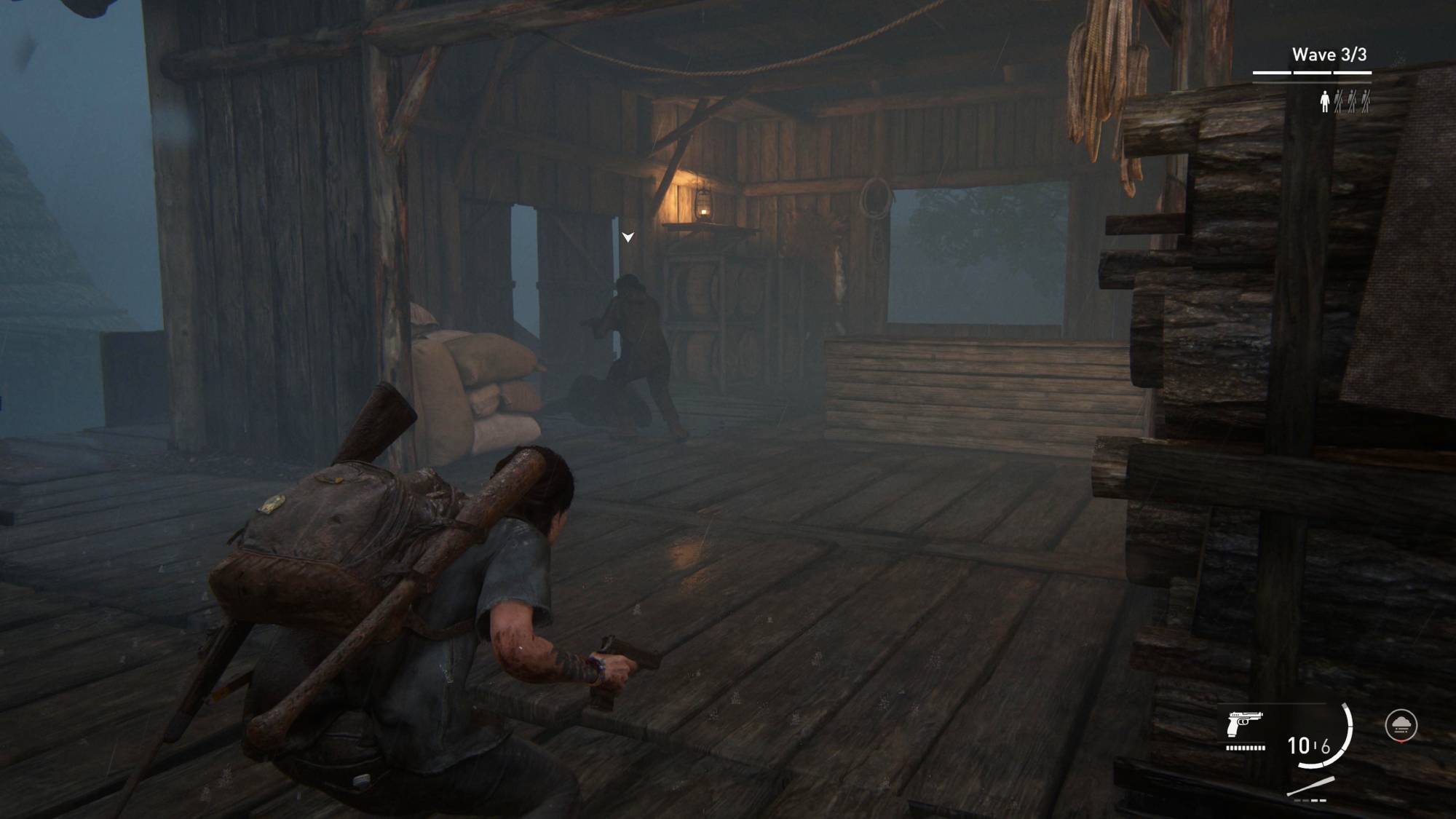Viewport: 1456px width, 819px height.
Task: Select the pistol weapon icon in the HUD
Action: point(1245,724)
